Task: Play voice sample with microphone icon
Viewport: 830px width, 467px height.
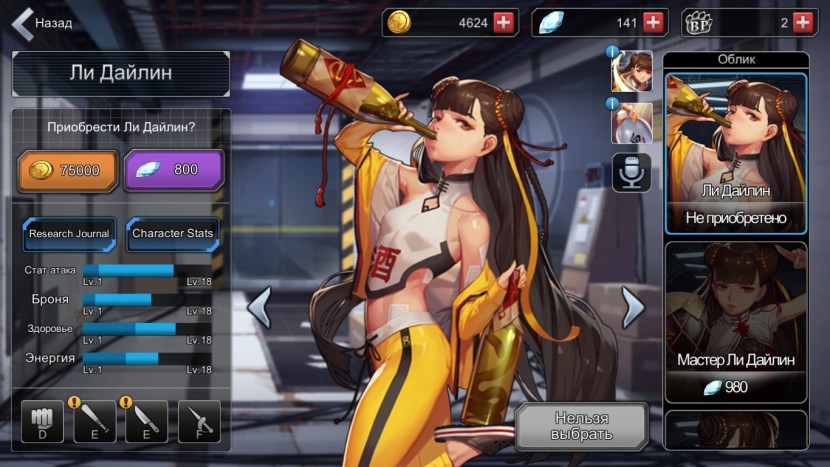Action: (632, 173)
